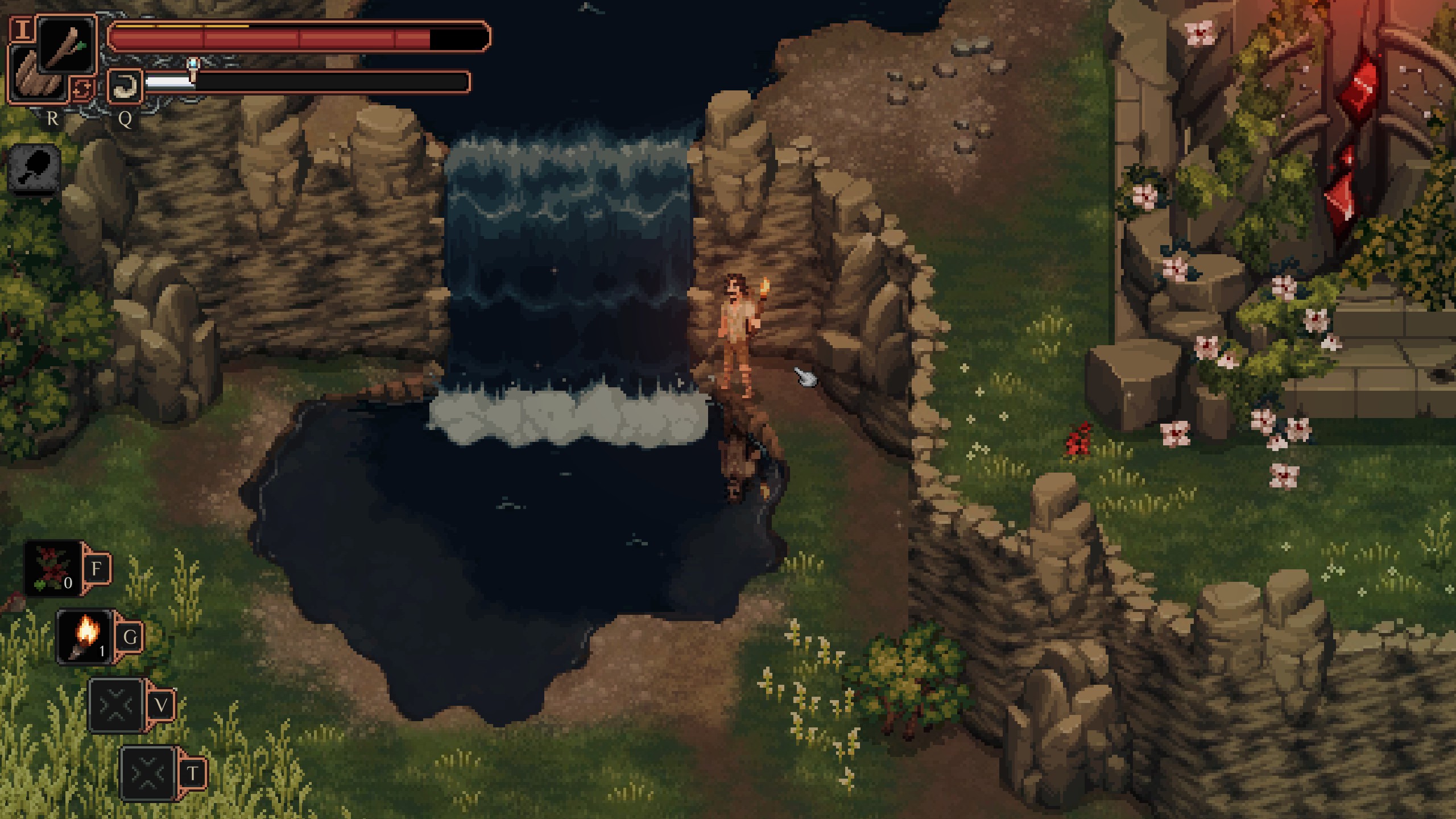Screen dimensions: 1456x819
Task: Click the weapon swap arrows icon
Action: [81, 90]
